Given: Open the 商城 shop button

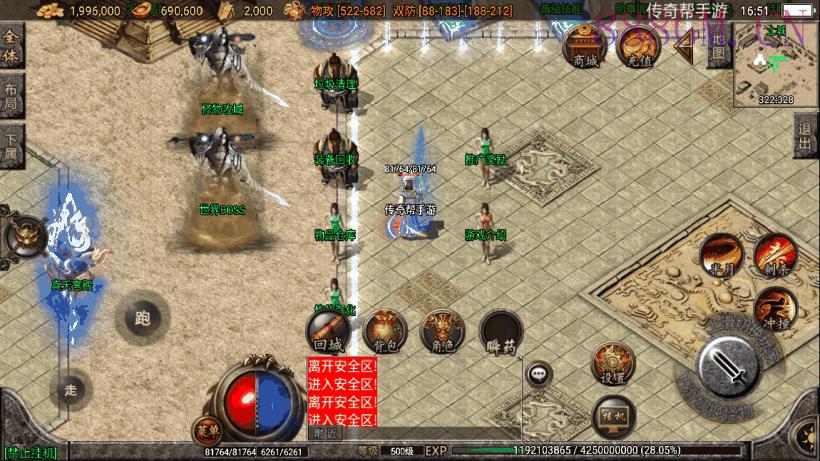Looking at the screenshot, I should tap(586, 45).
